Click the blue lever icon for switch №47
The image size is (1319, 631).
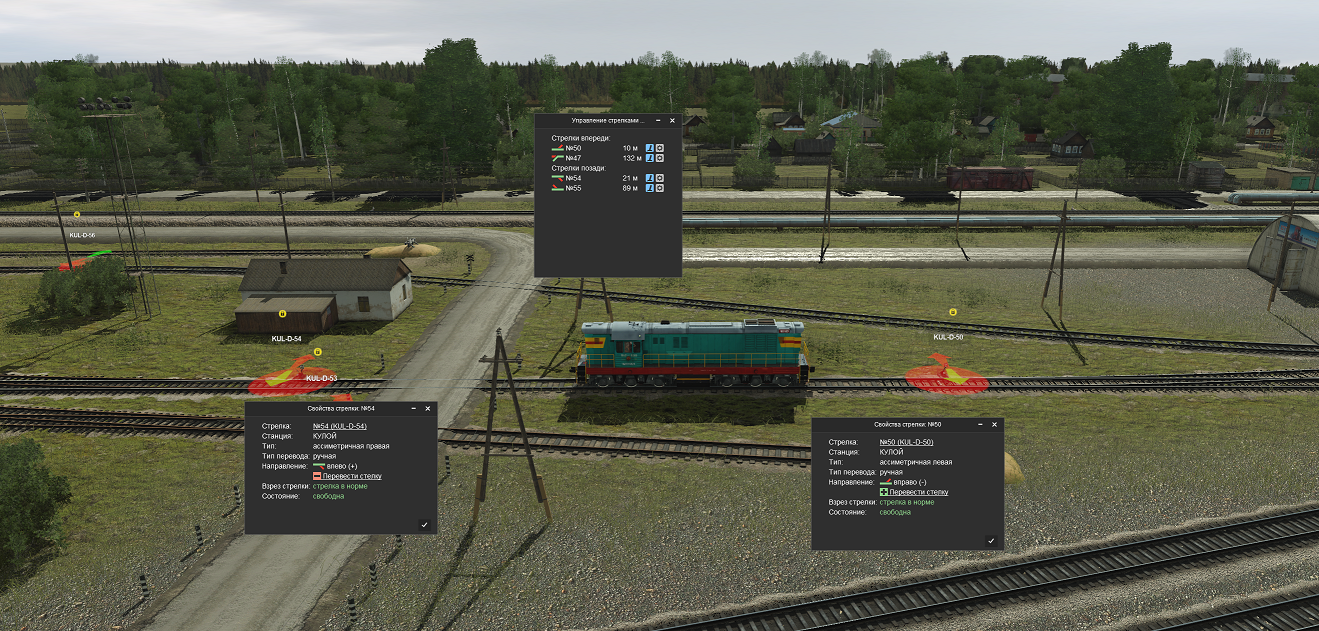[649, 158]
